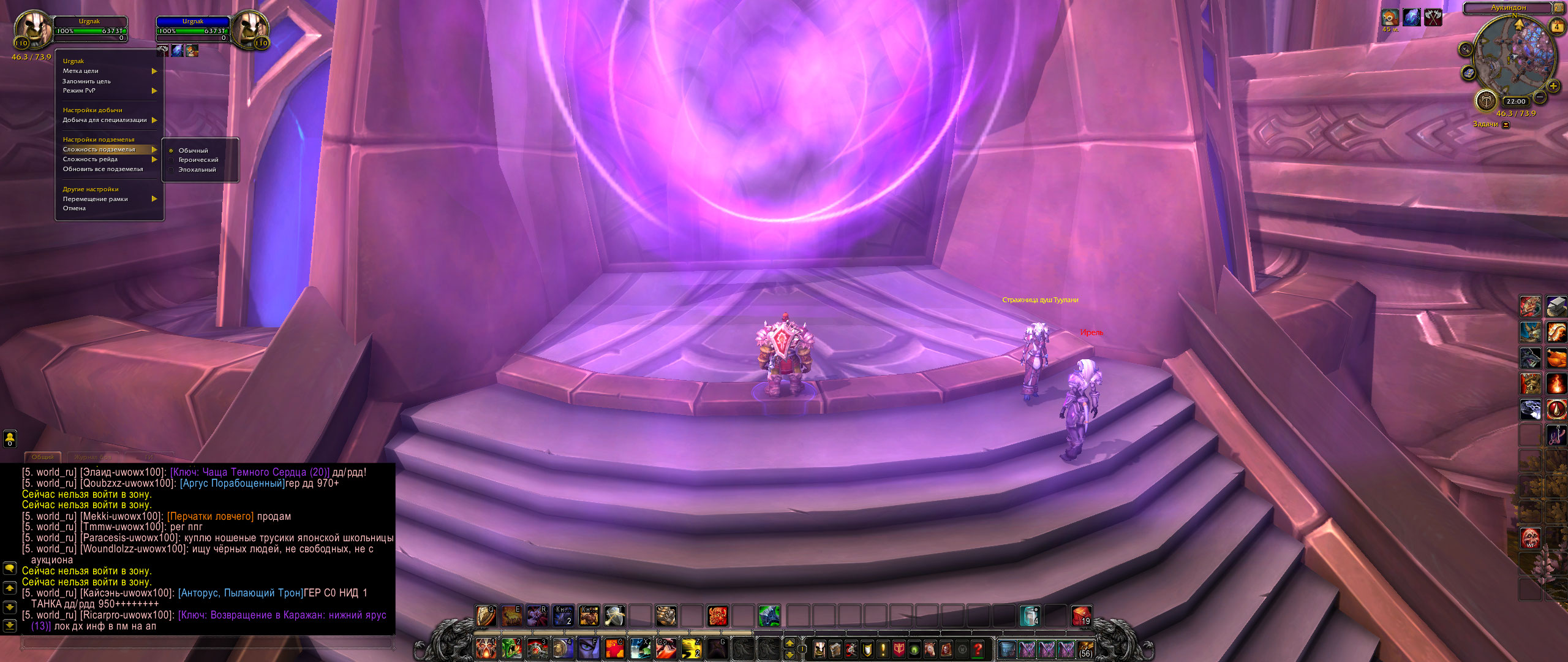Viewport: 1568px width, 662px height.
Task: Click the minimap zoom-out minus button
Action: pos(1540,97)
